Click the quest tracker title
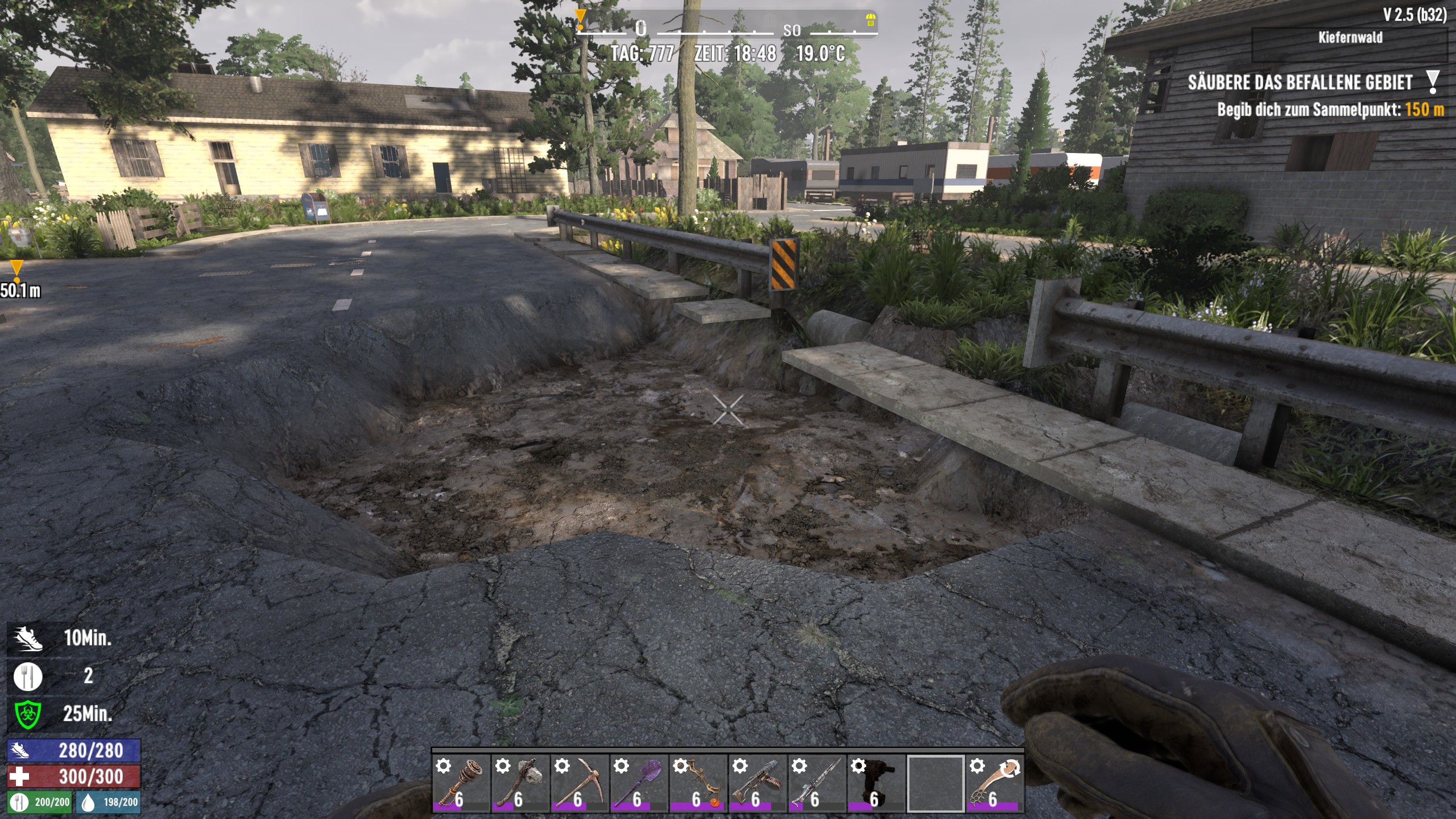Screen dimensions: 1456x819 pos(1300,83)
